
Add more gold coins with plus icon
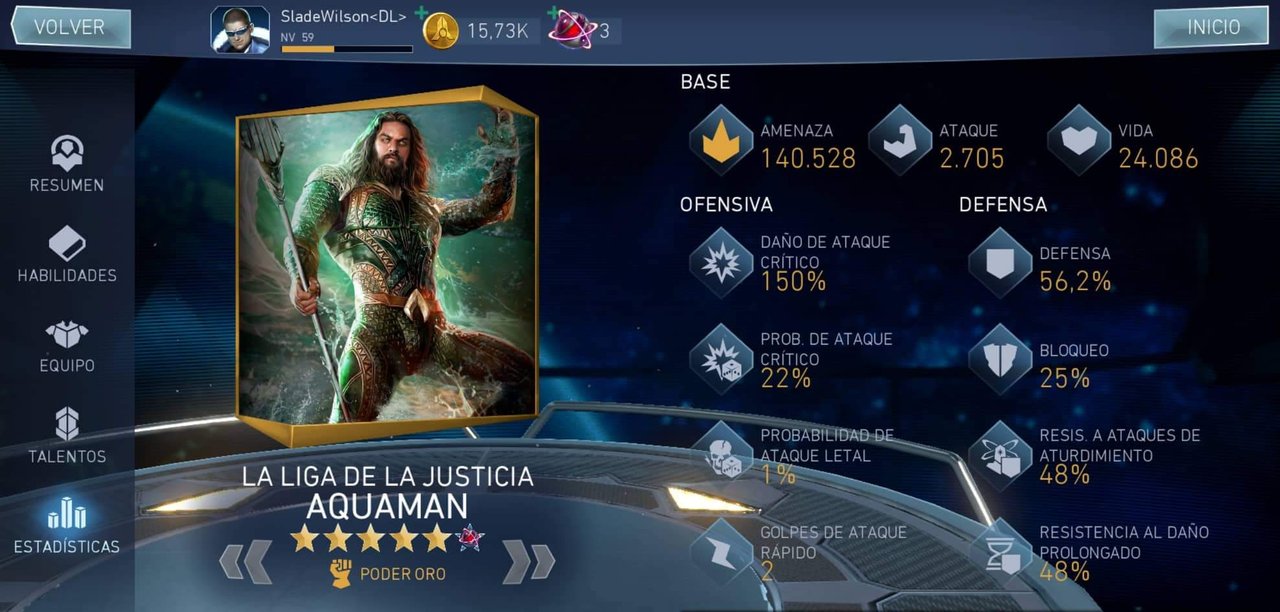(x=421, y=13)
